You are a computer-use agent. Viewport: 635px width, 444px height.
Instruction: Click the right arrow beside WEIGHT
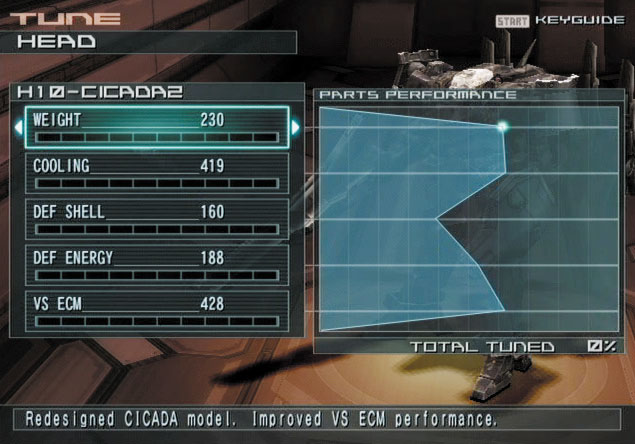tap(295, 128)
